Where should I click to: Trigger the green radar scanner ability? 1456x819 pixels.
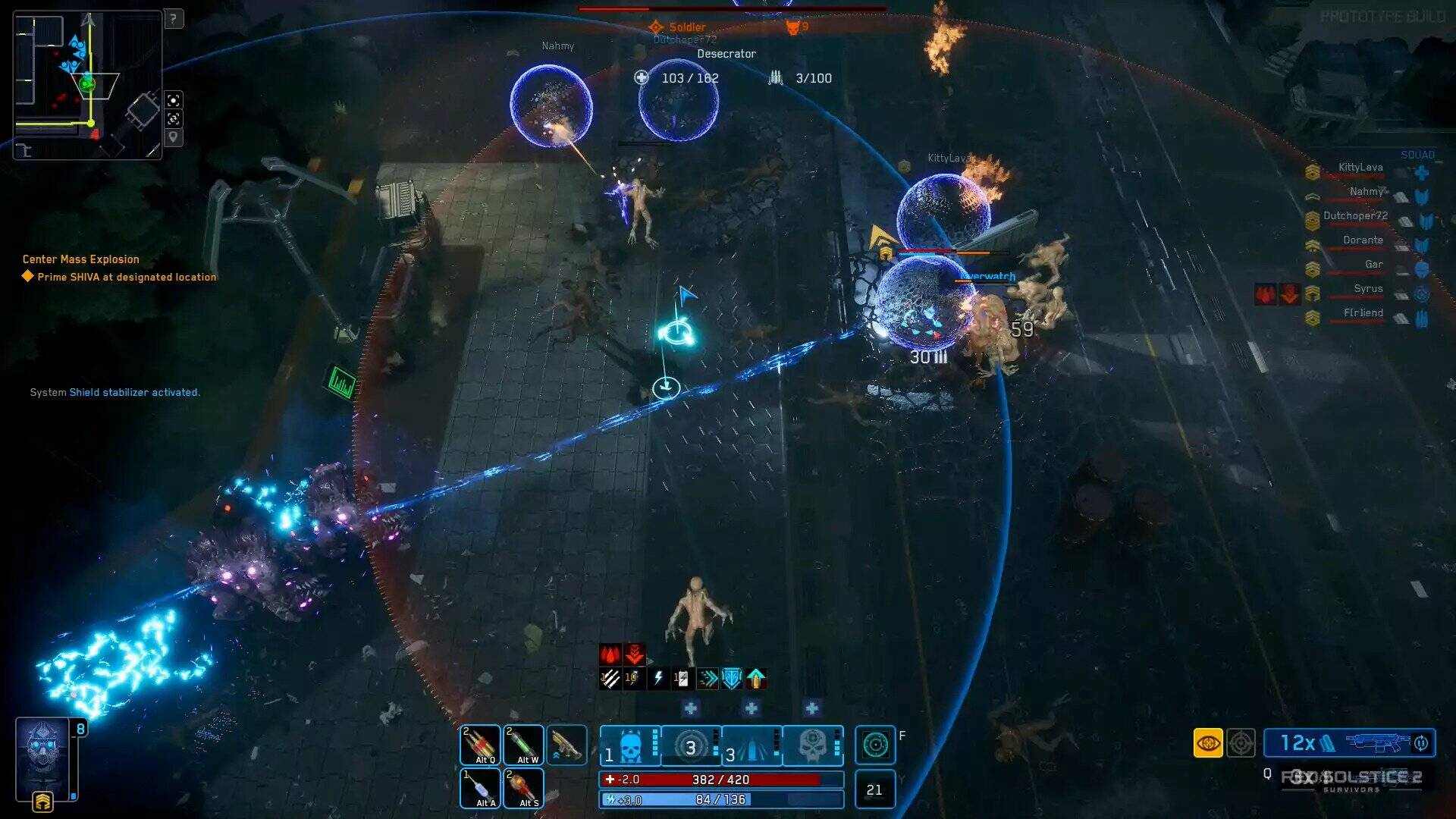pos(875,745)
